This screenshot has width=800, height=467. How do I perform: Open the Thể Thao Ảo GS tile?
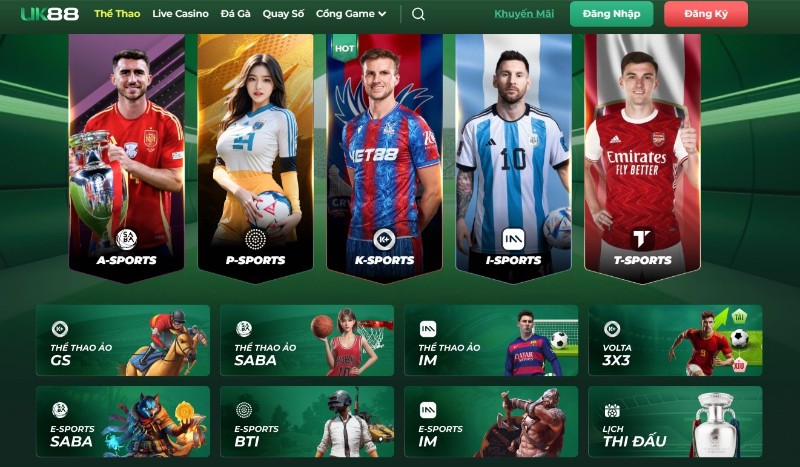coord(123,340)
